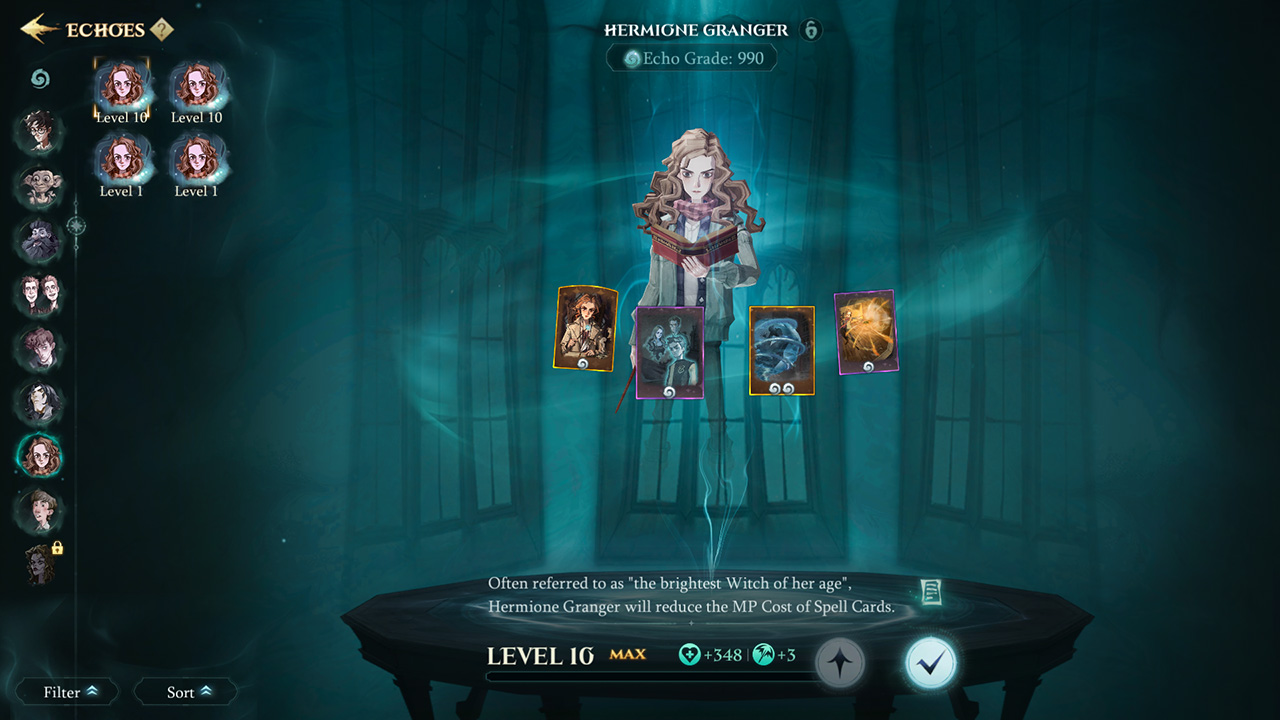
Task: Open the Echoes help question mark
Action: pyautogui.click(x=163, y=29)
